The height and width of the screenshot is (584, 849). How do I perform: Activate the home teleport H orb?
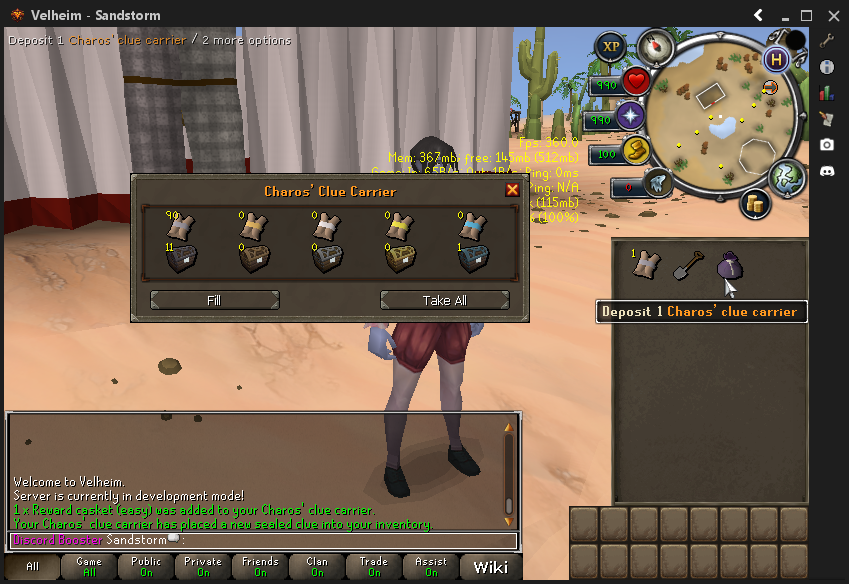point(776,59)
